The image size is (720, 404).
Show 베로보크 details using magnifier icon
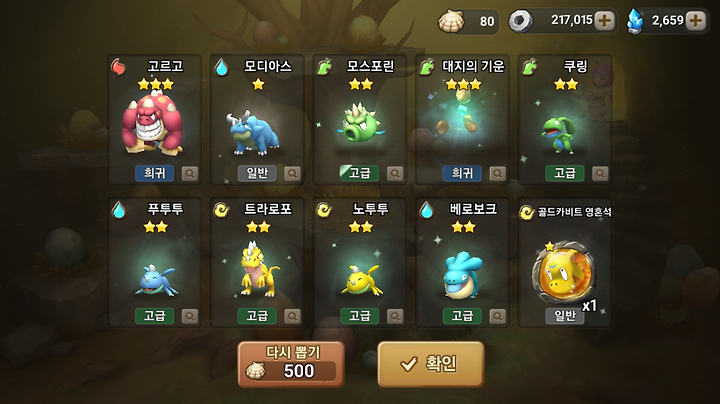click(x=497, y=316)
